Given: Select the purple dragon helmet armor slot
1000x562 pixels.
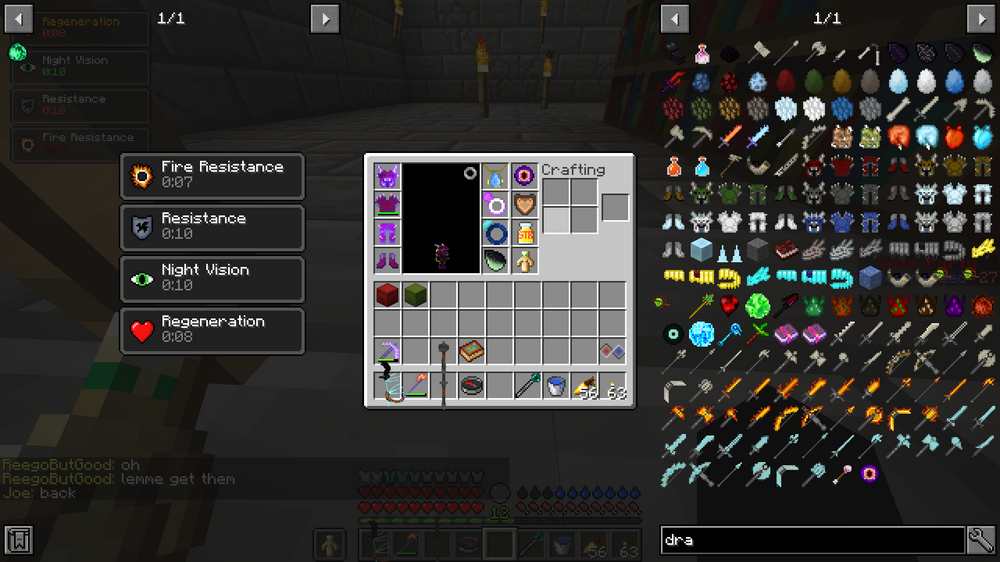Looking at the screenshot, I should click(387, 177).
